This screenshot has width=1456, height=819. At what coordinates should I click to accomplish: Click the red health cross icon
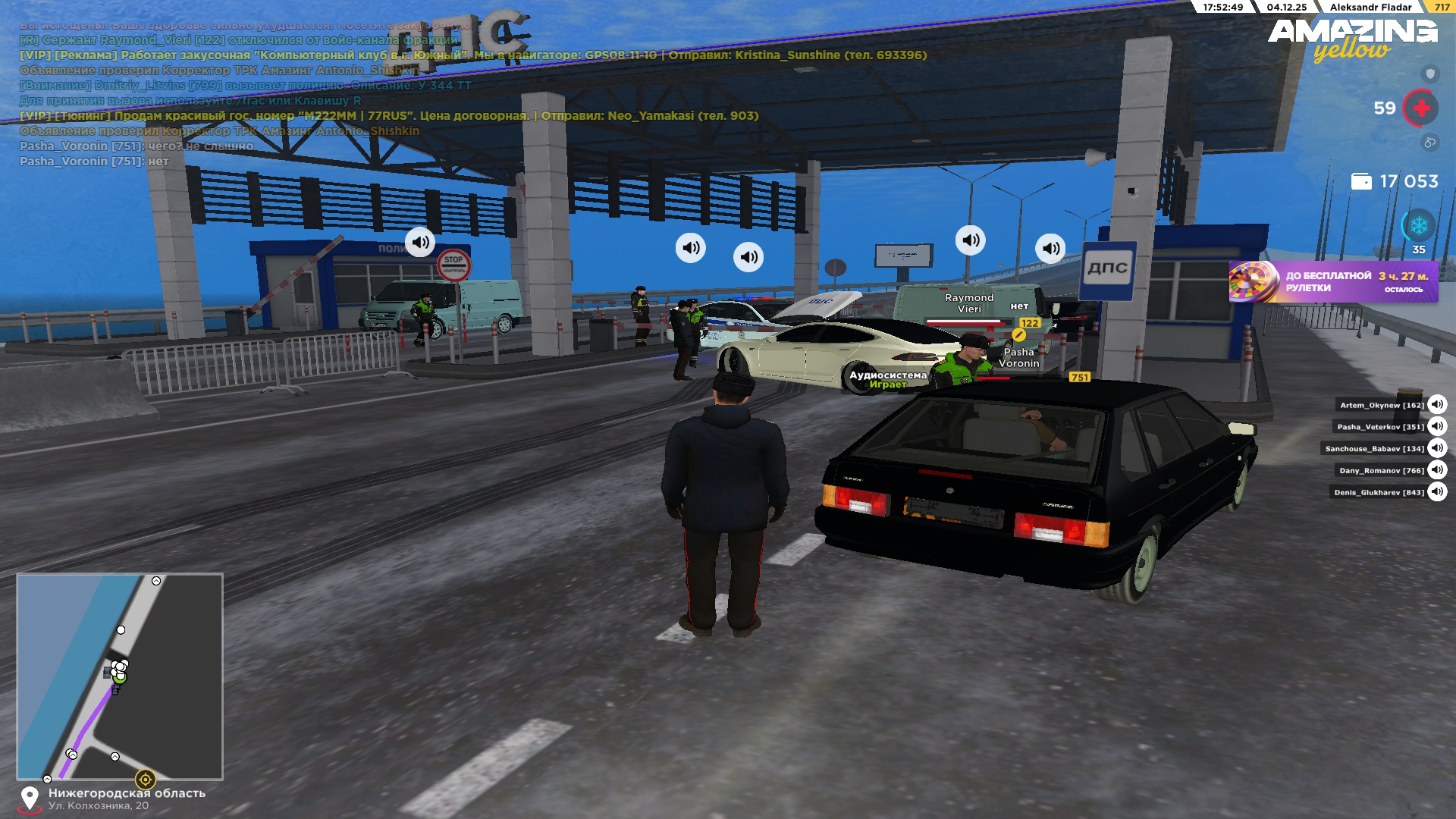tap(1421, 108)
